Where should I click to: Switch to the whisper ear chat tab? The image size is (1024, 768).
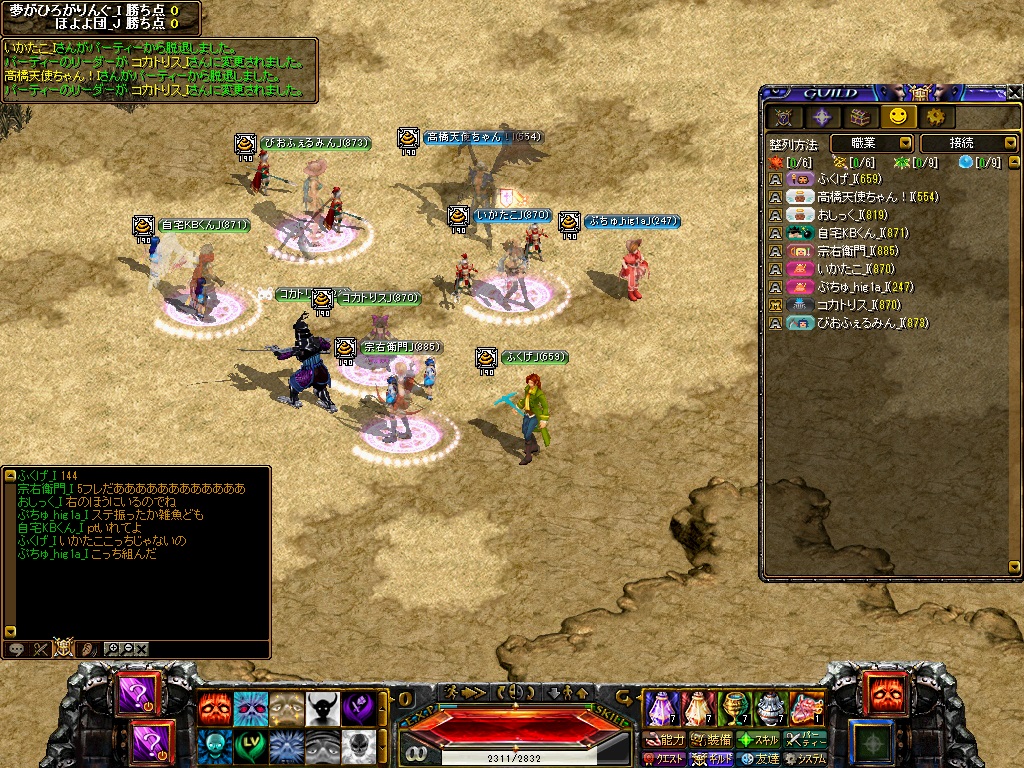point(88,649)
